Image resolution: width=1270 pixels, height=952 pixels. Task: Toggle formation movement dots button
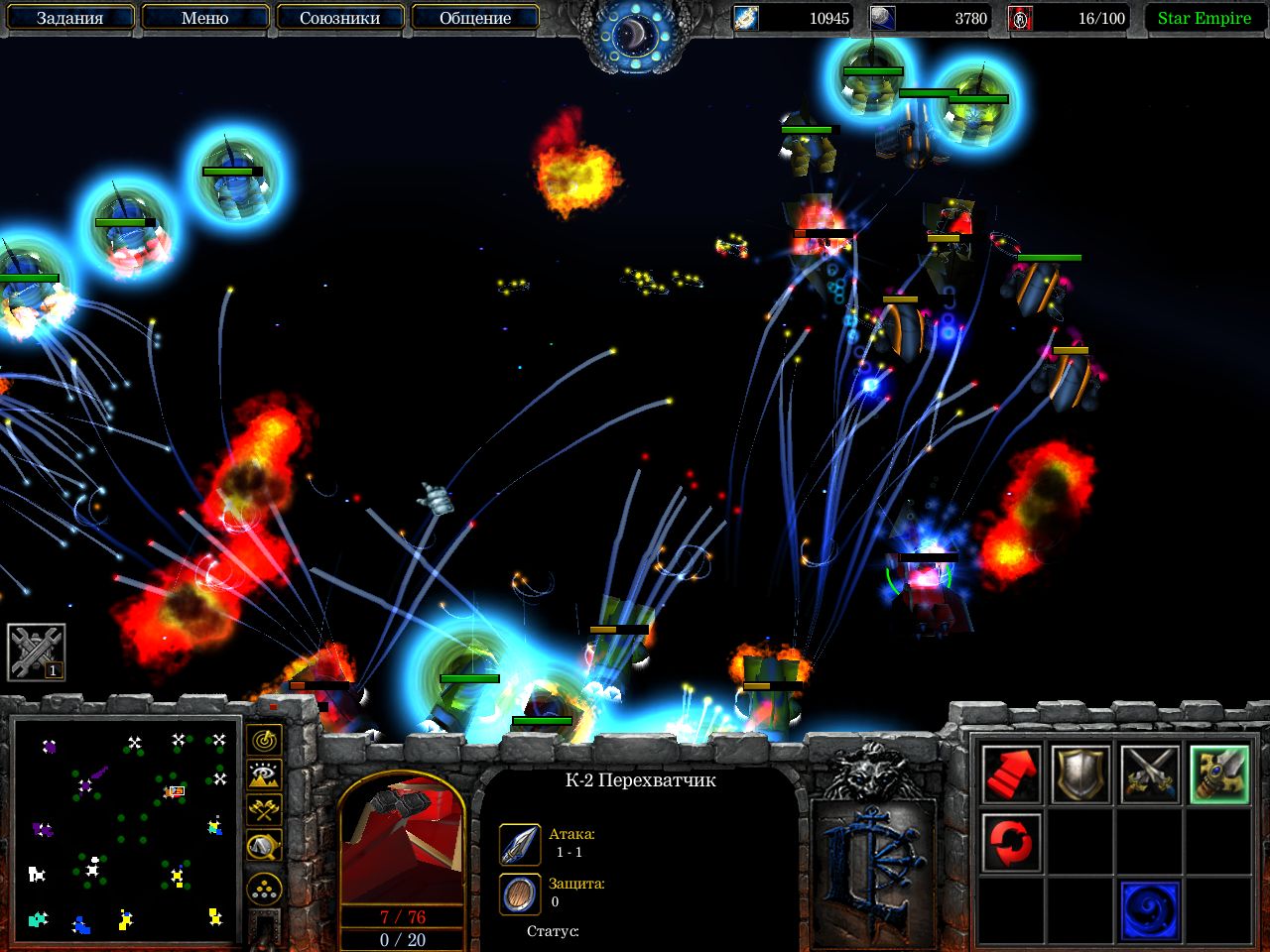(x=264, y=890)
